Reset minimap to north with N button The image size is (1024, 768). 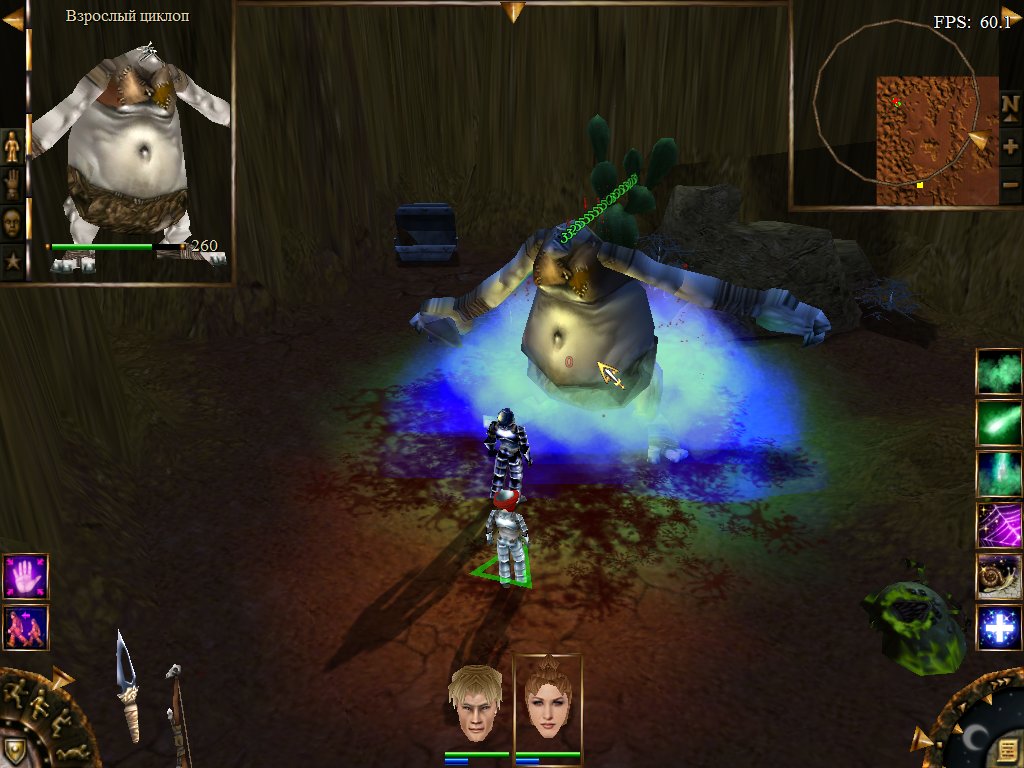[x=1010, y=105]
